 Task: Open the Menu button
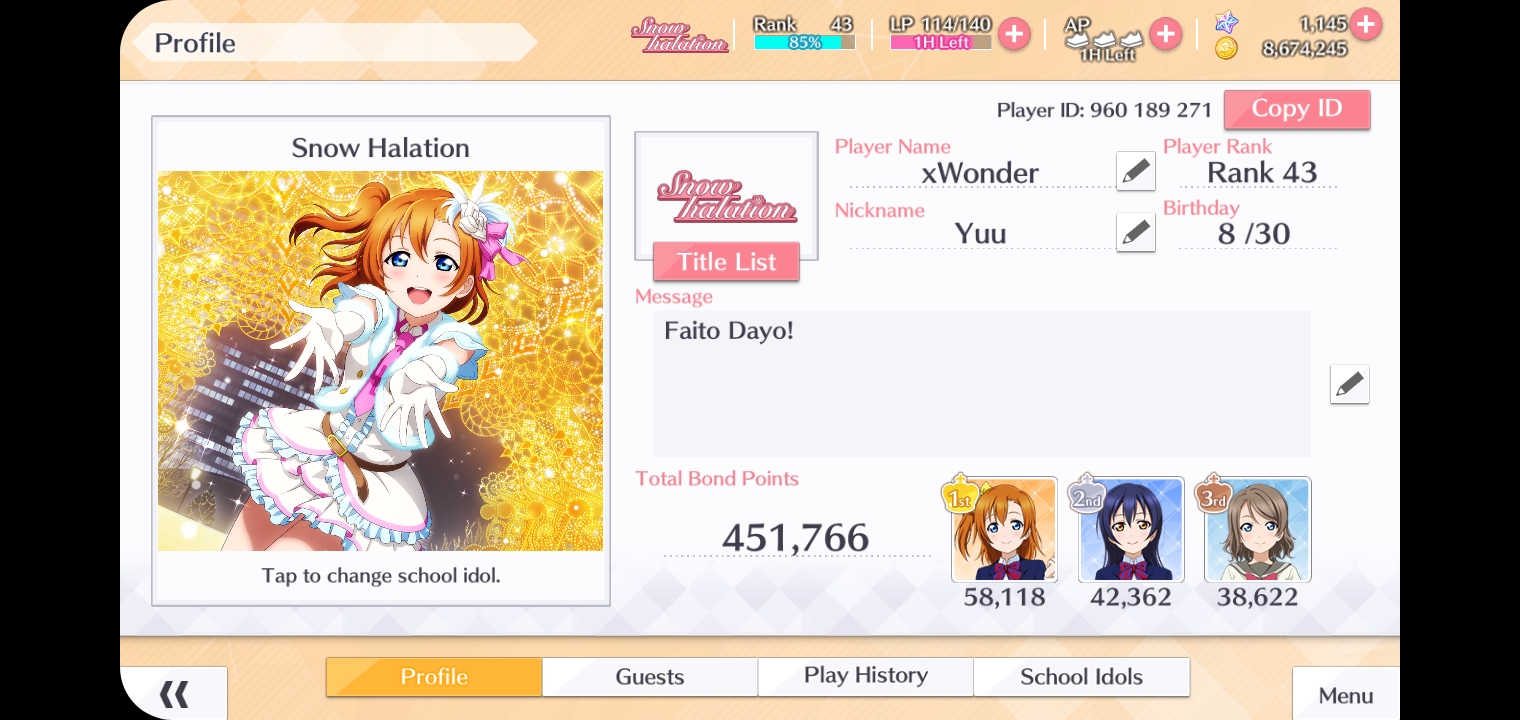pyautogui.click(x=1345, y=696)
